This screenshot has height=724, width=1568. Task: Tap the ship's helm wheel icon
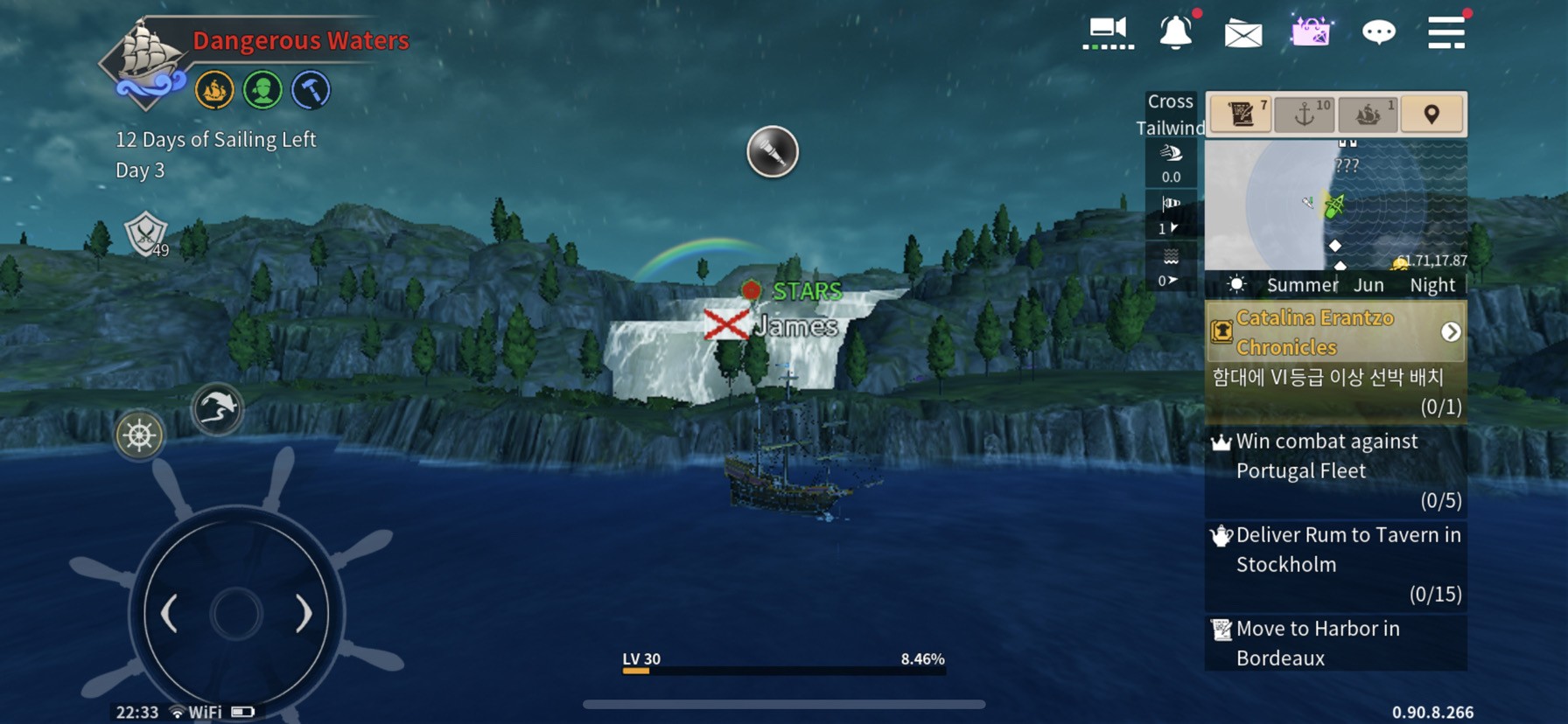(x=139, y=435)
